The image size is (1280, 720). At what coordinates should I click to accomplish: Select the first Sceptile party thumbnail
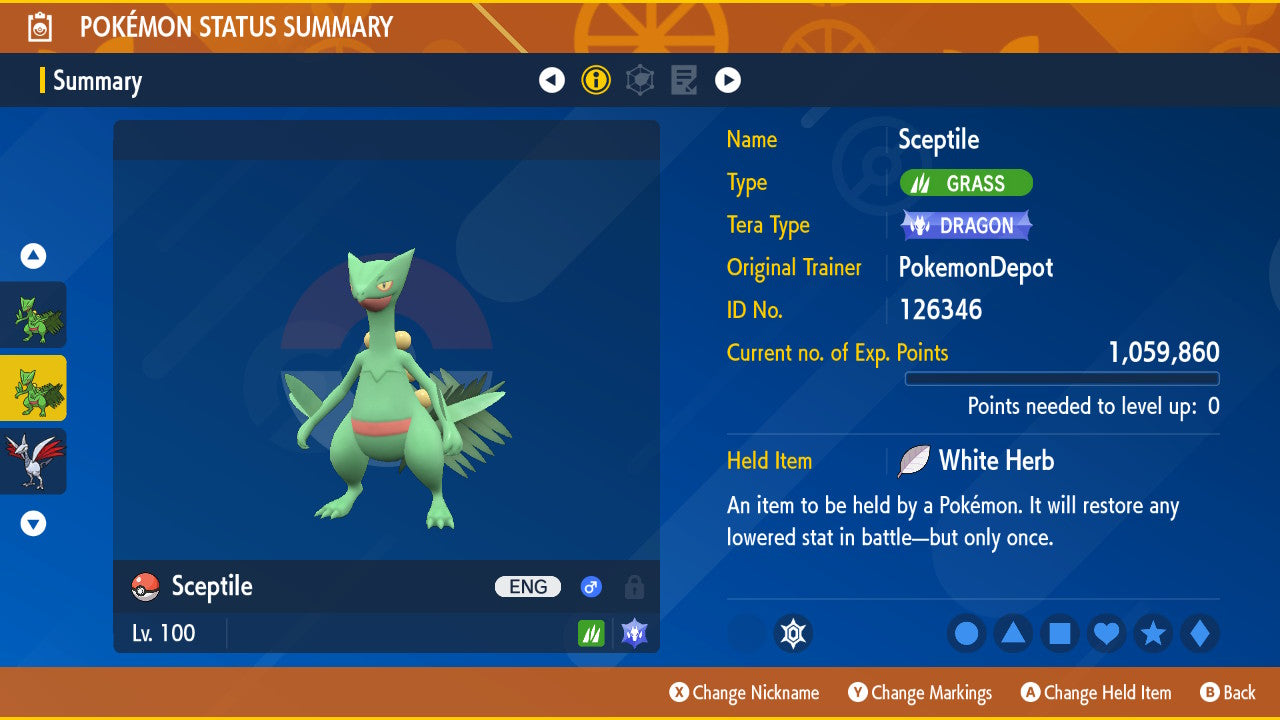click(x=33, y=315)
